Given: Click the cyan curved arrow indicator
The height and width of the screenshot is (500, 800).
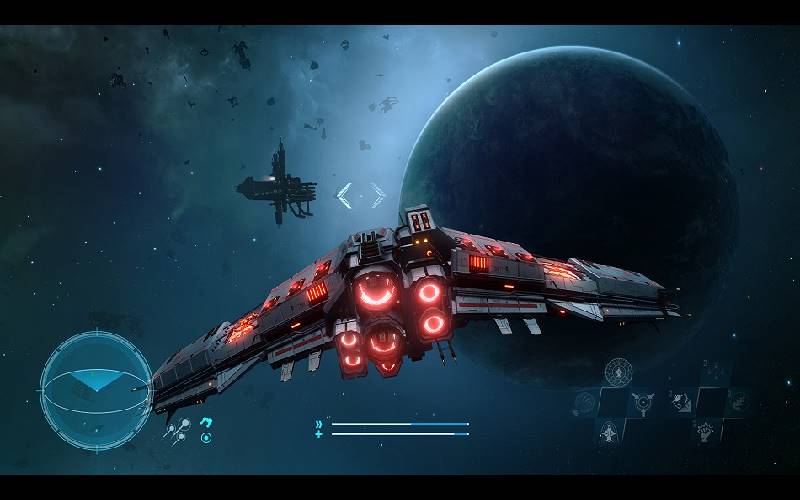Looking at the screenshot, I should click(x=206, y=423).
